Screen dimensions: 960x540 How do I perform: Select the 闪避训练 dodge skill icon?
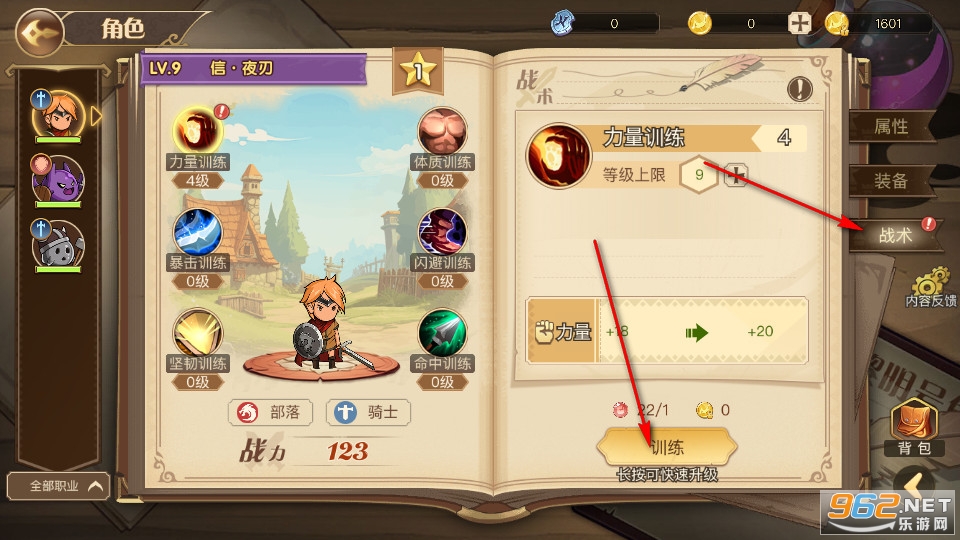click(442, 232)
